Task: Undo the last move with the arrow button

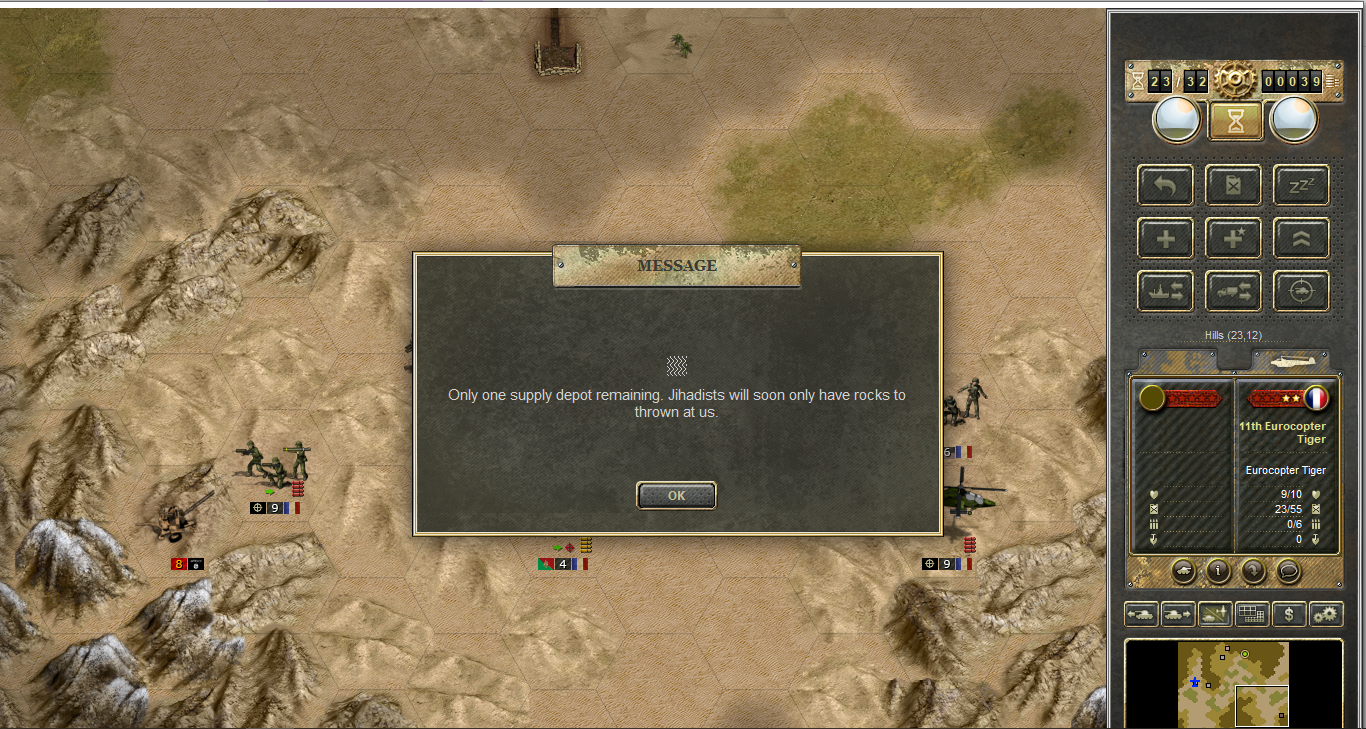Action: 1165,185
